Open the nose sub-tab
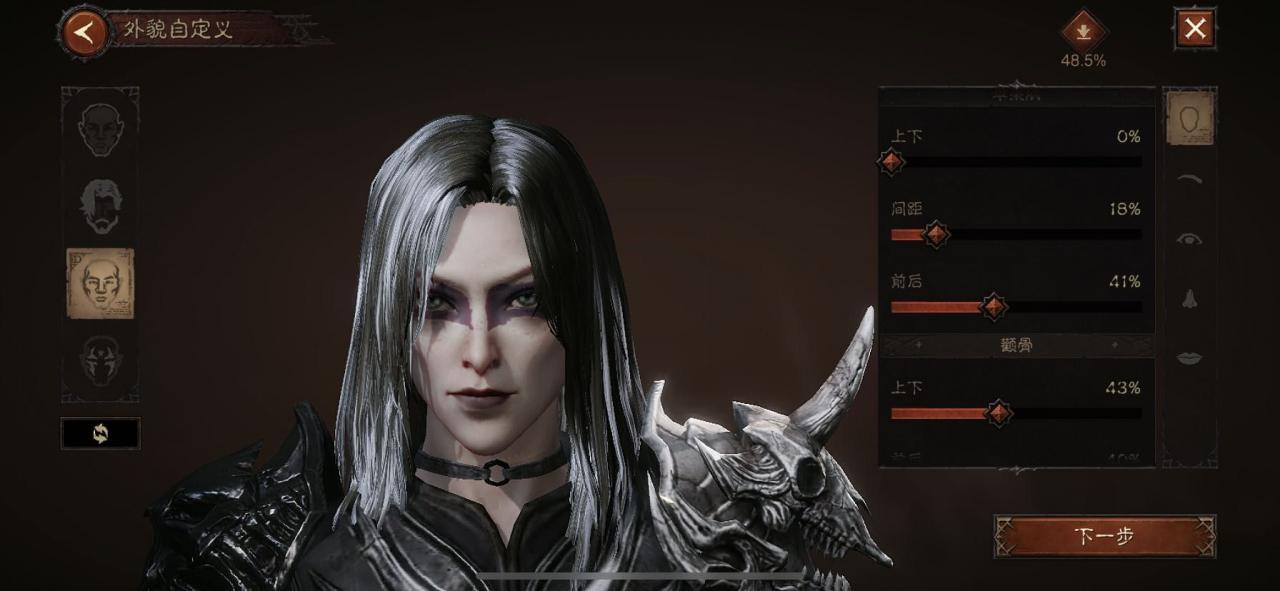This screenshot has width=1280, height=591. point(1189,298)
